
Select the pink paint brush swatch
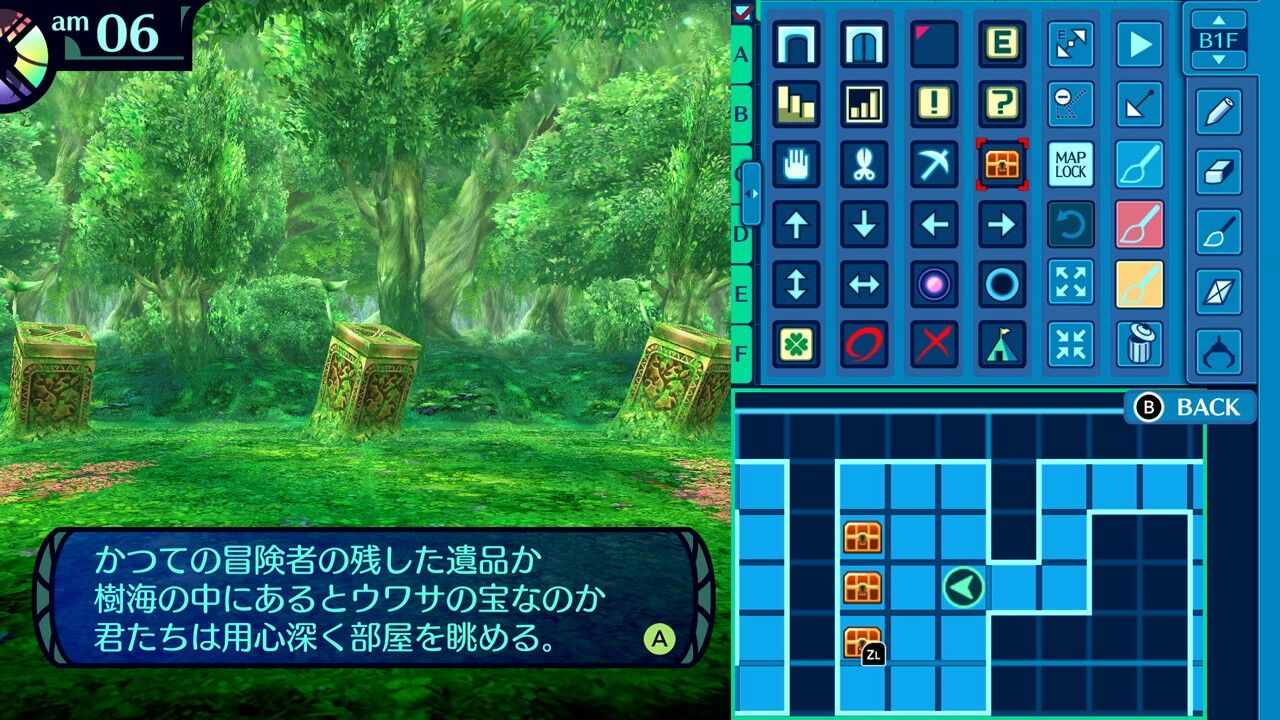[1138, 225]
